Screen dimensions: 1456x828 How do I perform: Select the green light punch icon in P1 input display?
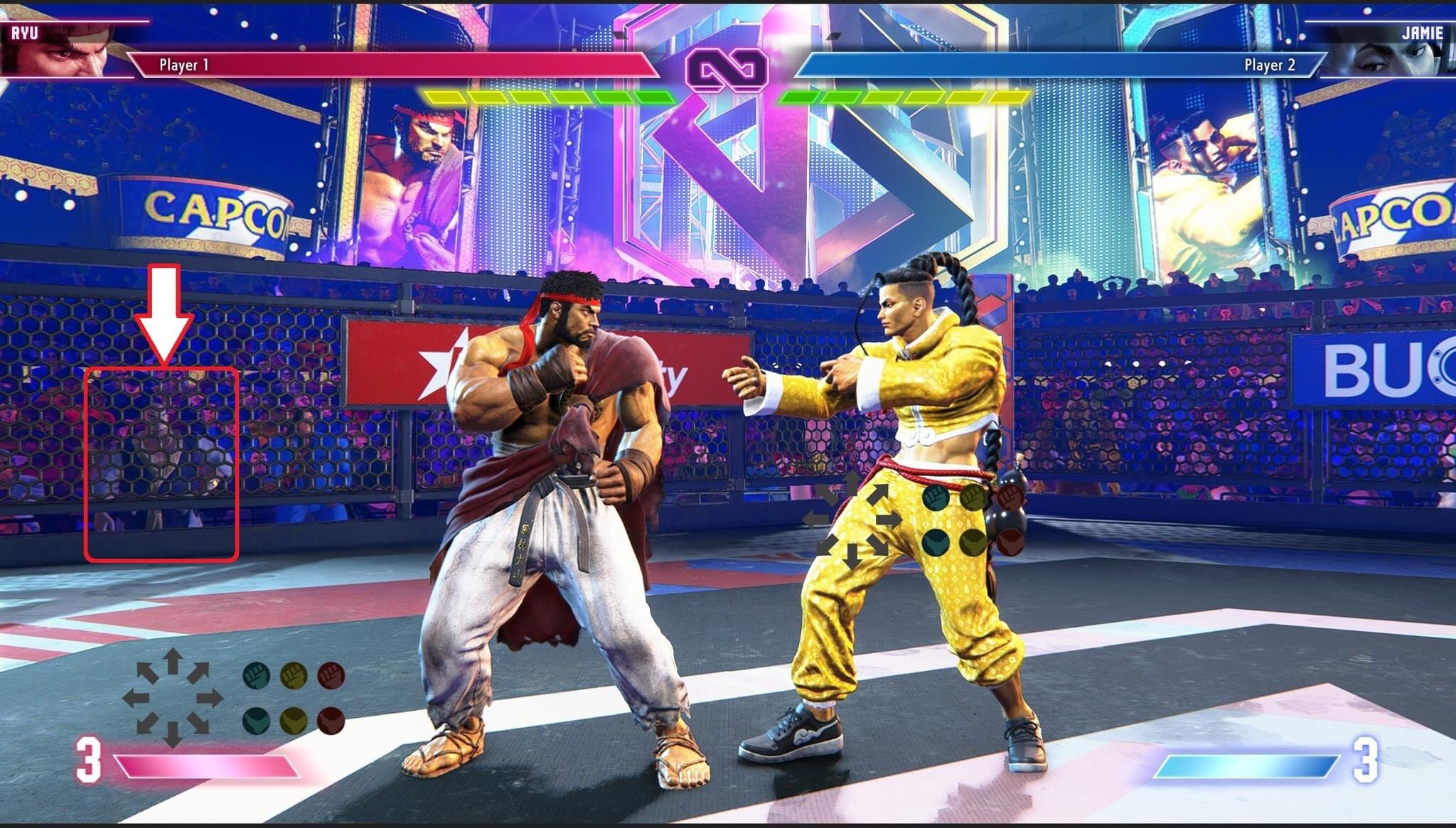(x=257, y=676)
